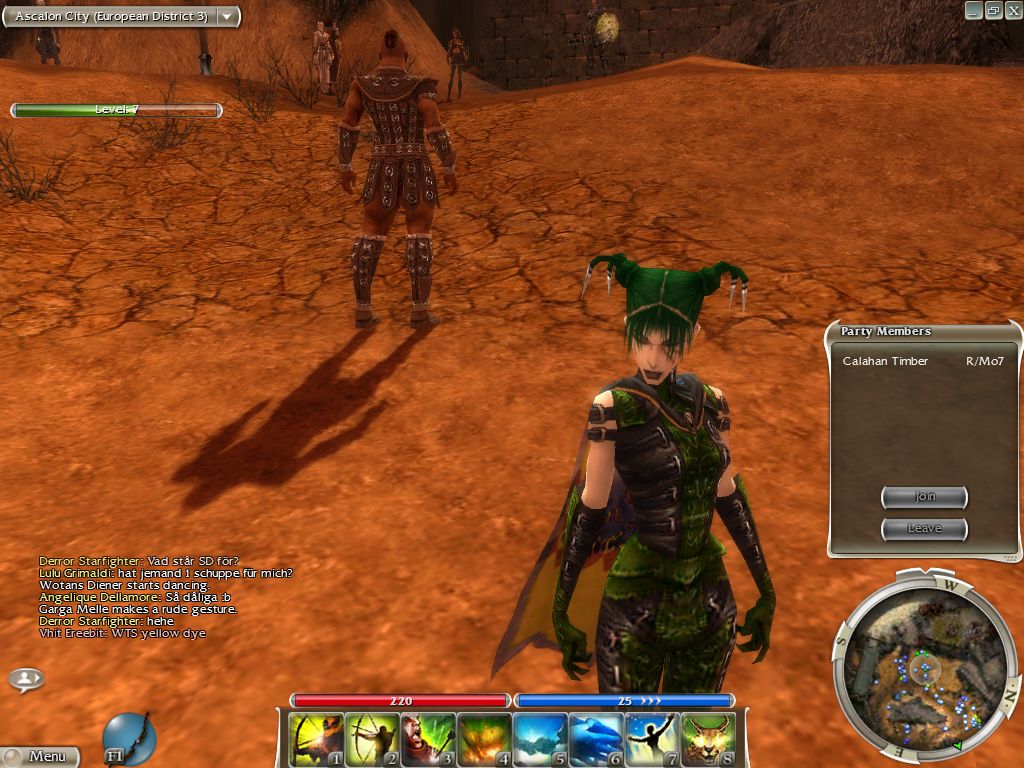This screenshot has height=768, width=1024.
Task: Leave the party with the Leave button
Action: pos(924,528)
